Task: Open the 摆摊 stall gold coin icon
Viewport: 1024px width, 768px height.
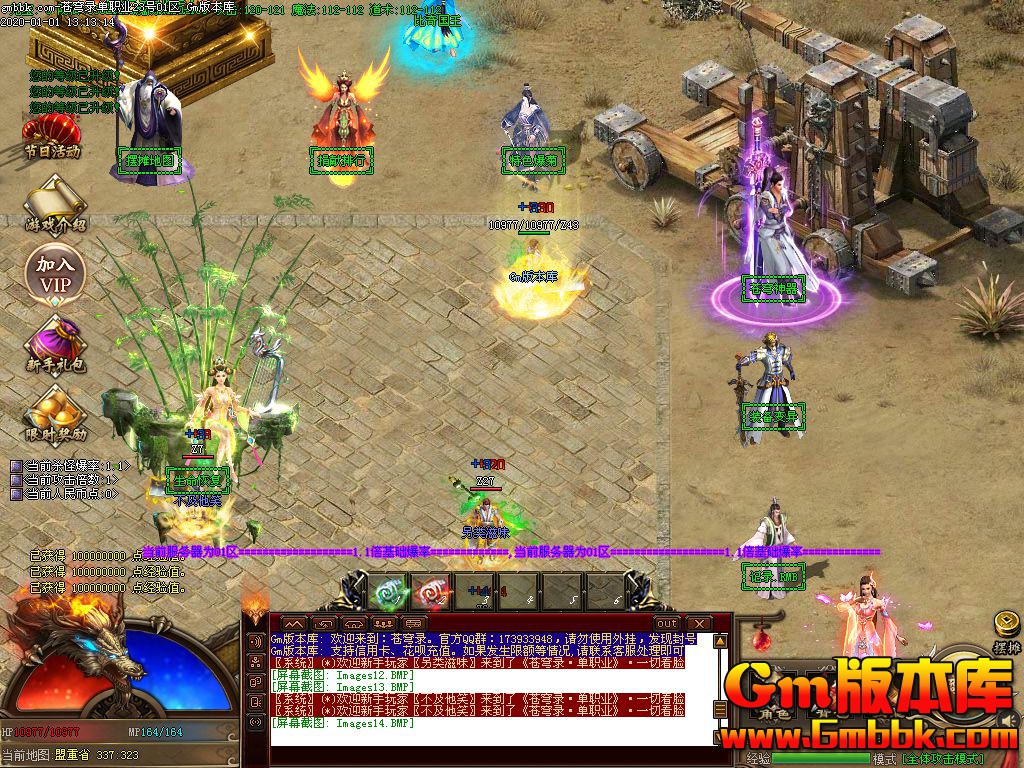Action: [1006, 627]
